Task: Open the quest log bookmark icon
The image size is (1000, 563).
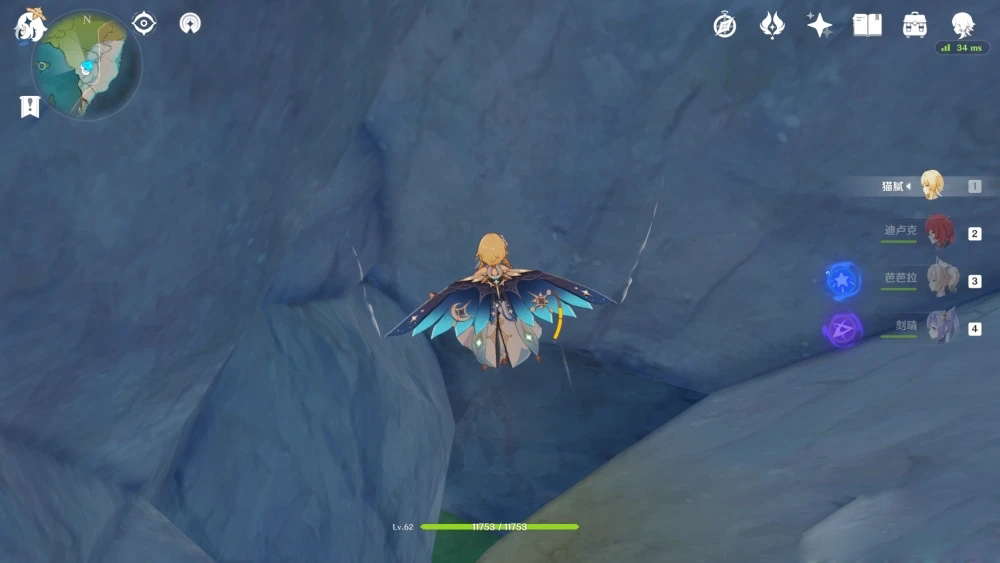Action: pyautogui.click(x=30, y=106)
